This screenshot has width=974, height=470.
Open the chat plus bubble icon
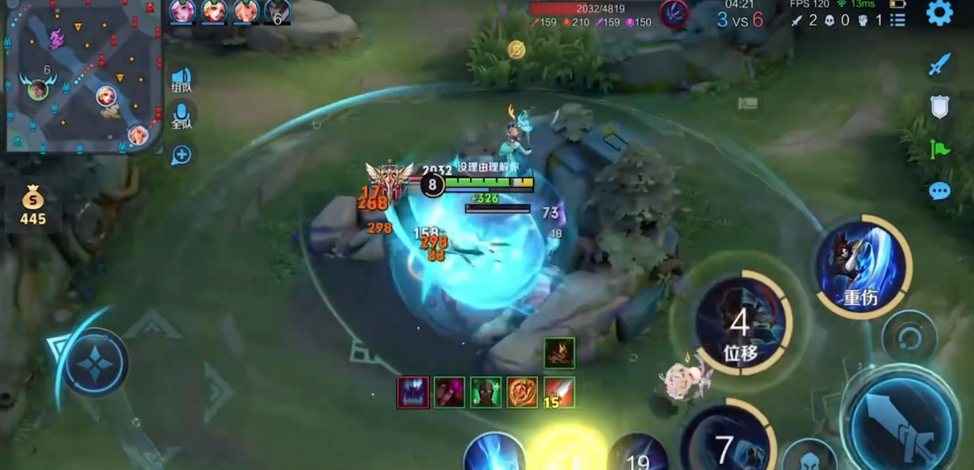click(181, 155)
